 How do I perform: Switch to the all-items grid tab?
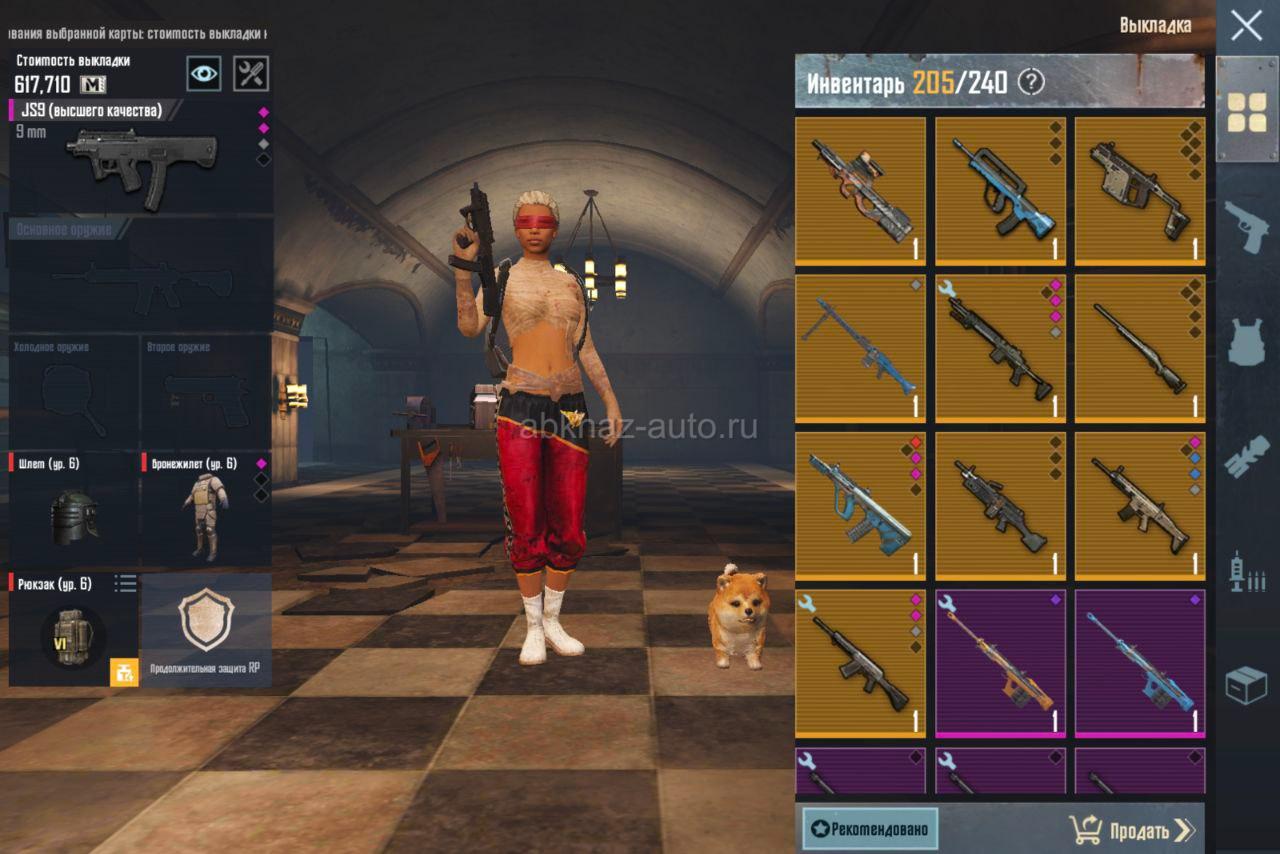pyautogui.click(x=1247, y=111)
